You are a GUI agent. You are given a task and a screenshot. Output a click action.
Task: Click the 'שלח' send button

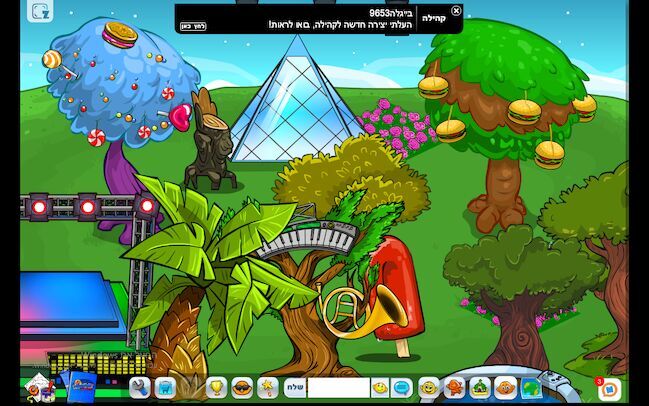tap(294, 387)
